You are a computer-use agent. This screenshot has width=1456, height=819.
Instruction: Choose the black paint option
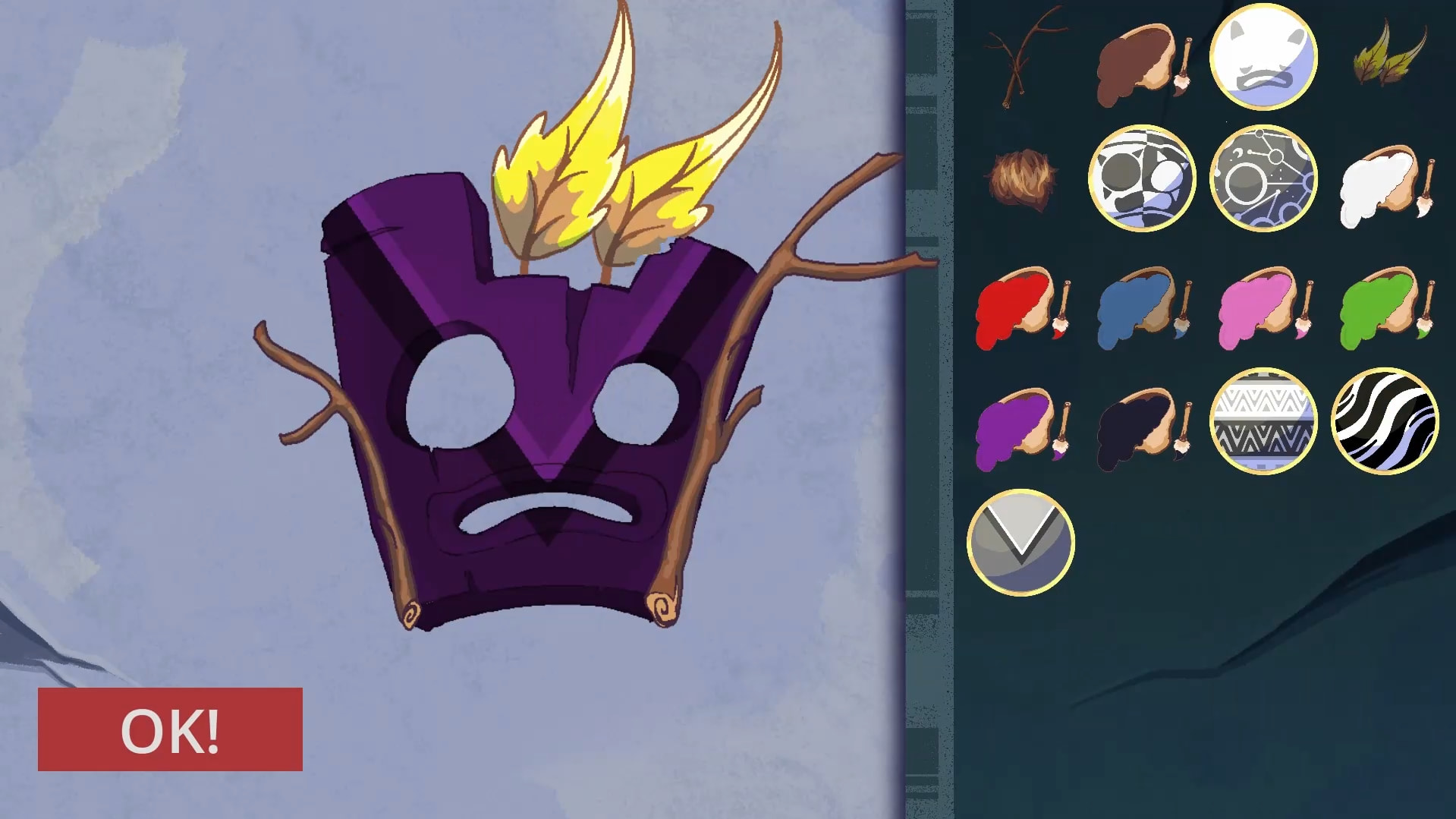[1142, 429]
